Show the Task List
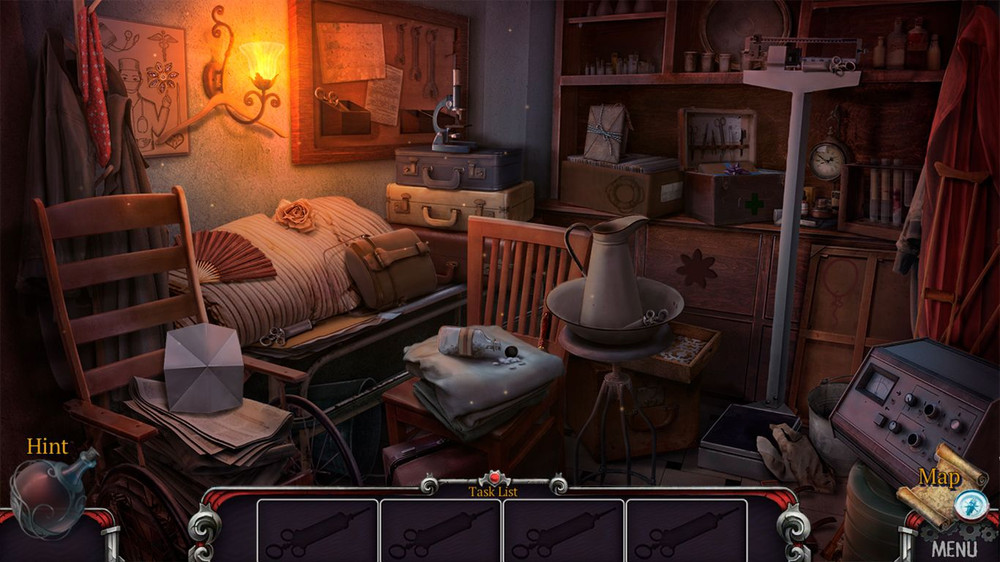The width and height of the screenshot is (1000, 562). 494,490
